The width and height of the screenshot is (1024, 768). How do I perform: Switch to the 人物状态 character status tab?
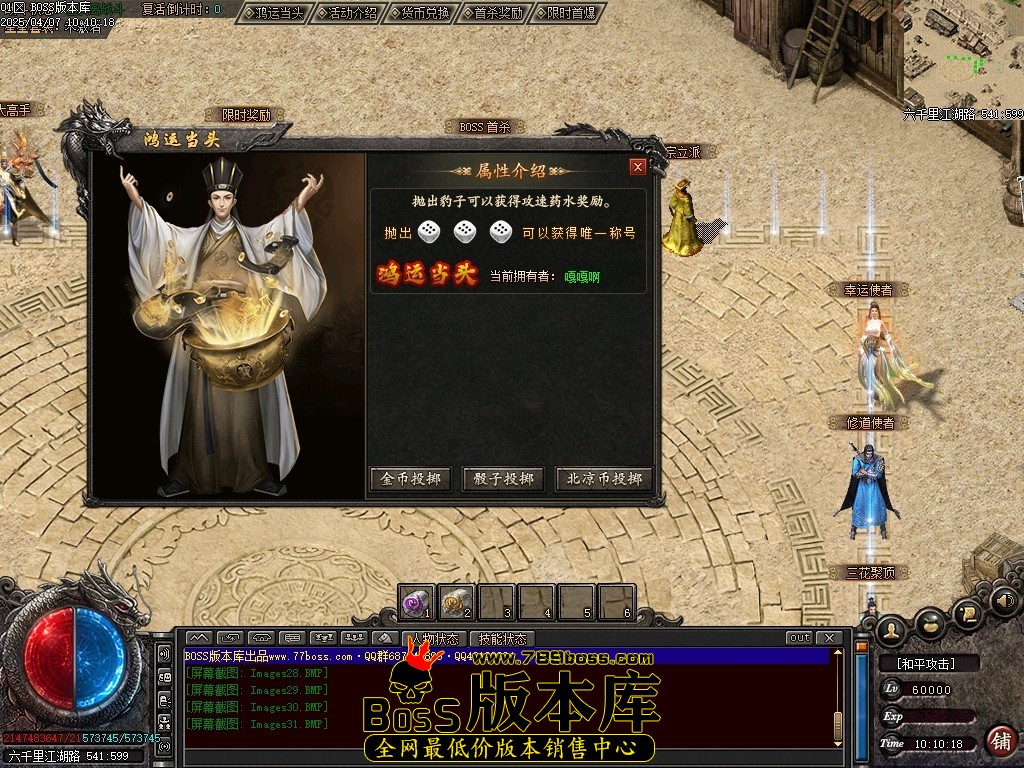pos(437,638)
